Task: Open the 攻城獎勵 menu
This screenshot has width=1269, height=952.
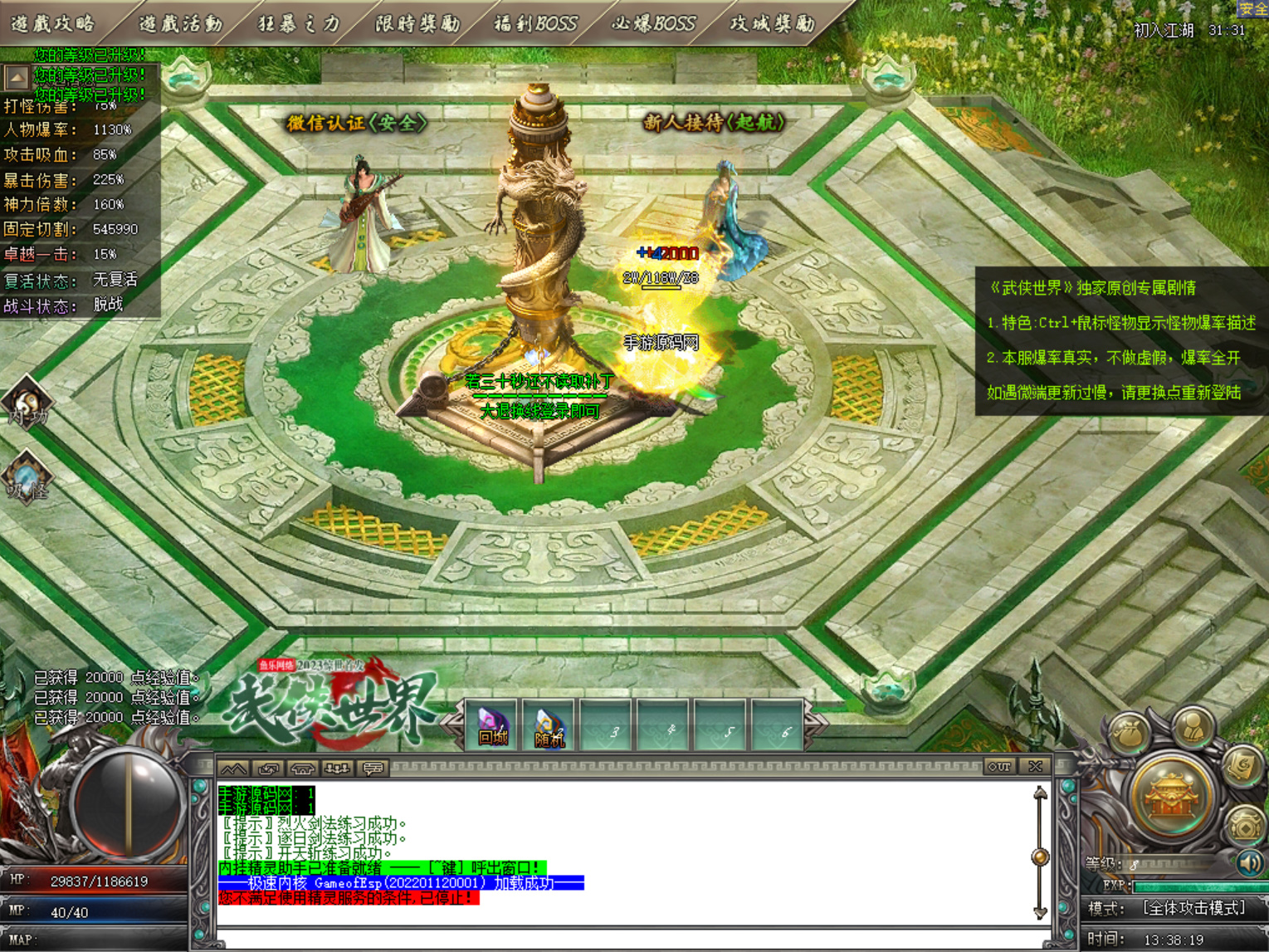Action: (x=772, y=23)
